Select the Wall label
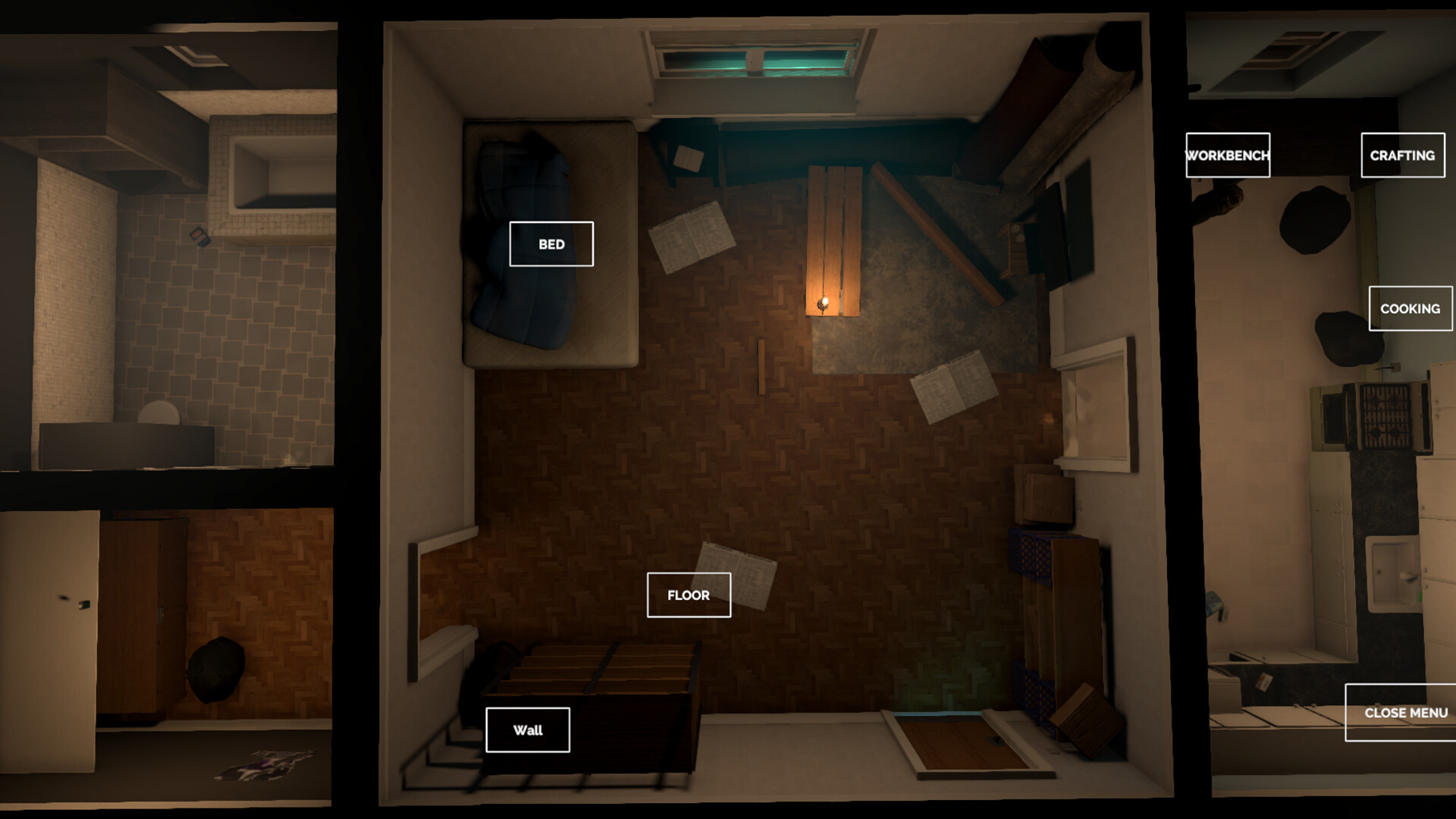The width and height of the screenshot is (1456, 819). pos(528,730)
